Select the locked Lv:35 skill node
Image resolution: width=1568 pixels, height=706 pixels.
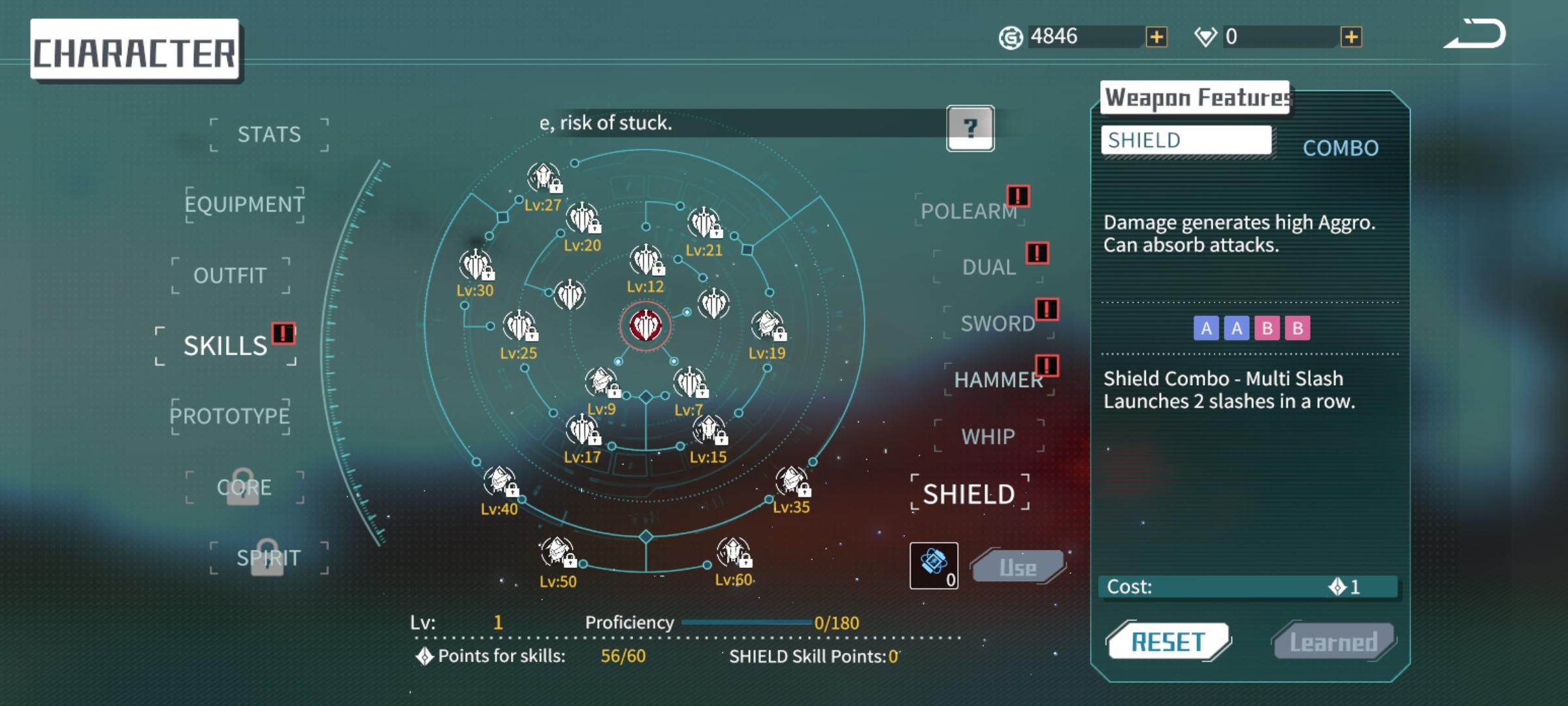(x=792, y=482)
